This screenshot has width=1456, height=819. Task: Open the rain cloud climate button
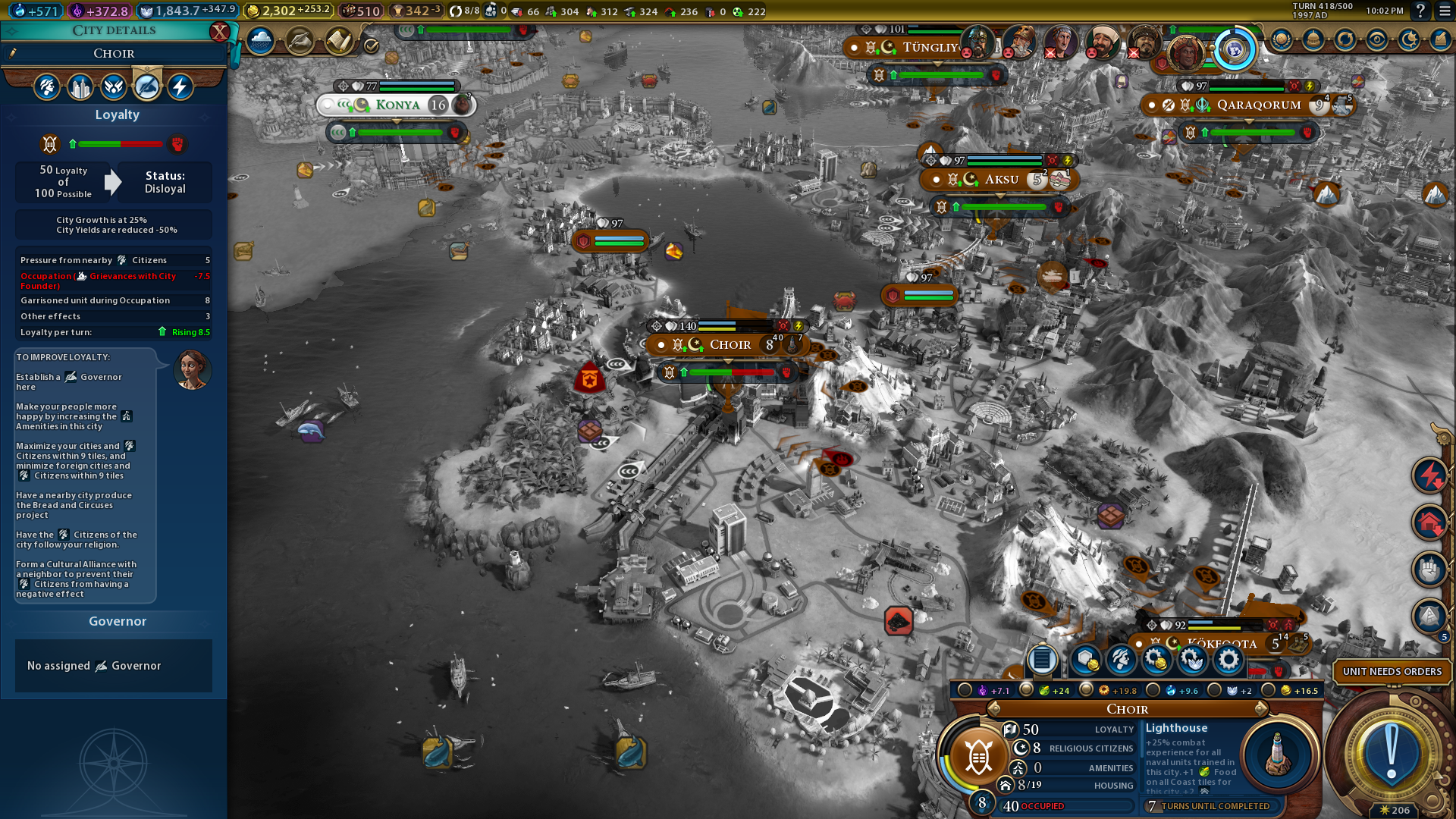260,41
